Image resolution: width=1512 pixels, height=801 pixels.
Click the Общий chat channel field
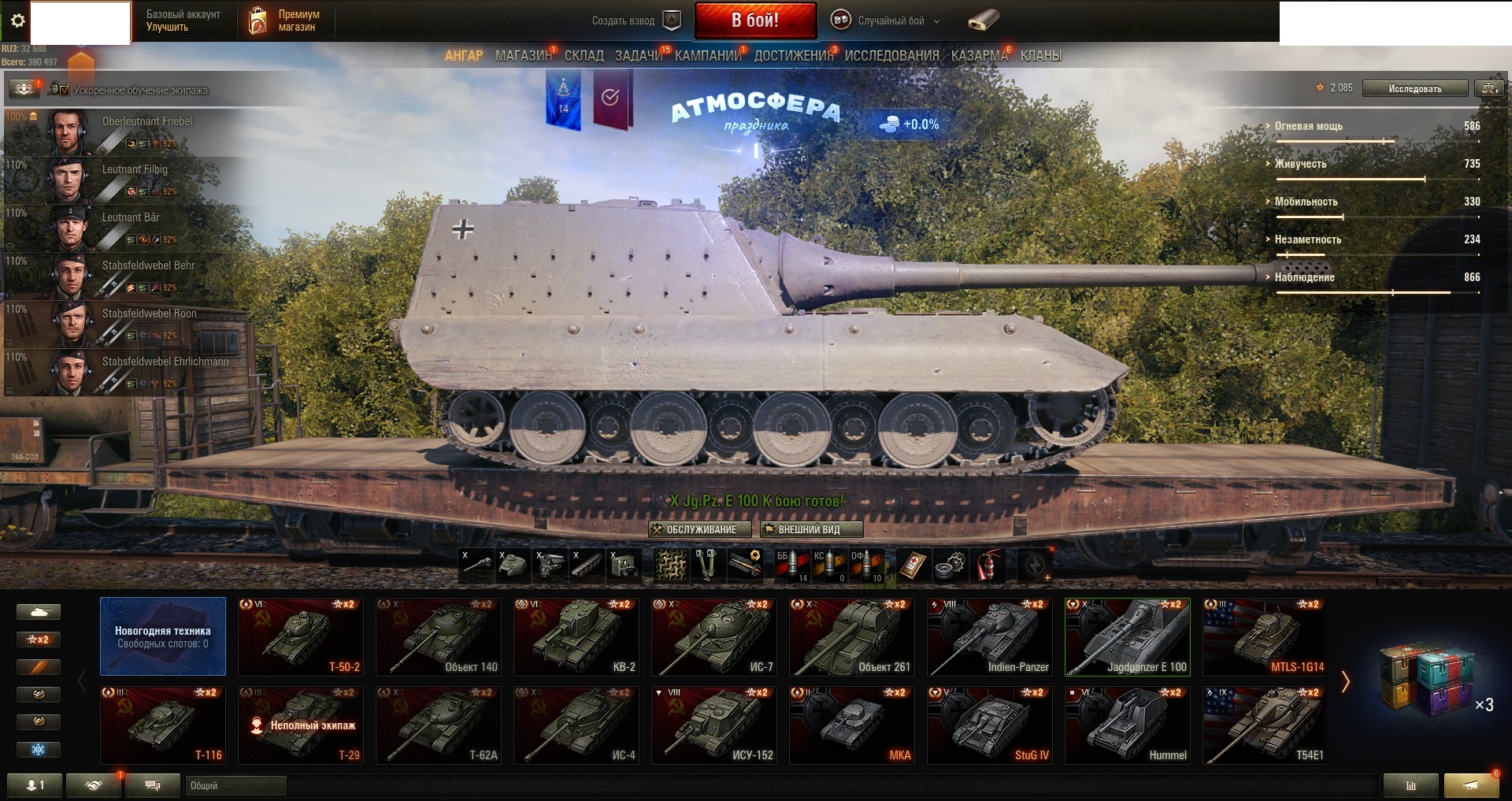click(236, 785)
